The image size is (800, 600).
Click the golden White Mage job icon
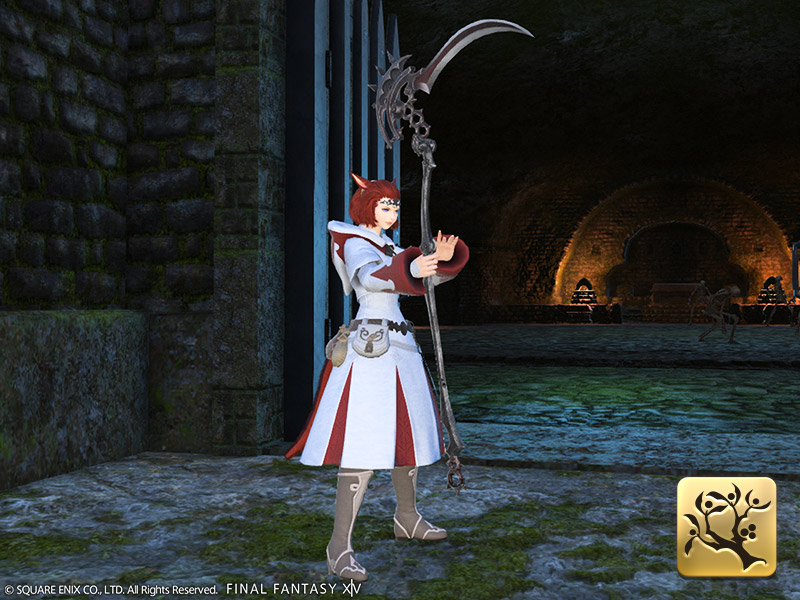pos(726,527)
